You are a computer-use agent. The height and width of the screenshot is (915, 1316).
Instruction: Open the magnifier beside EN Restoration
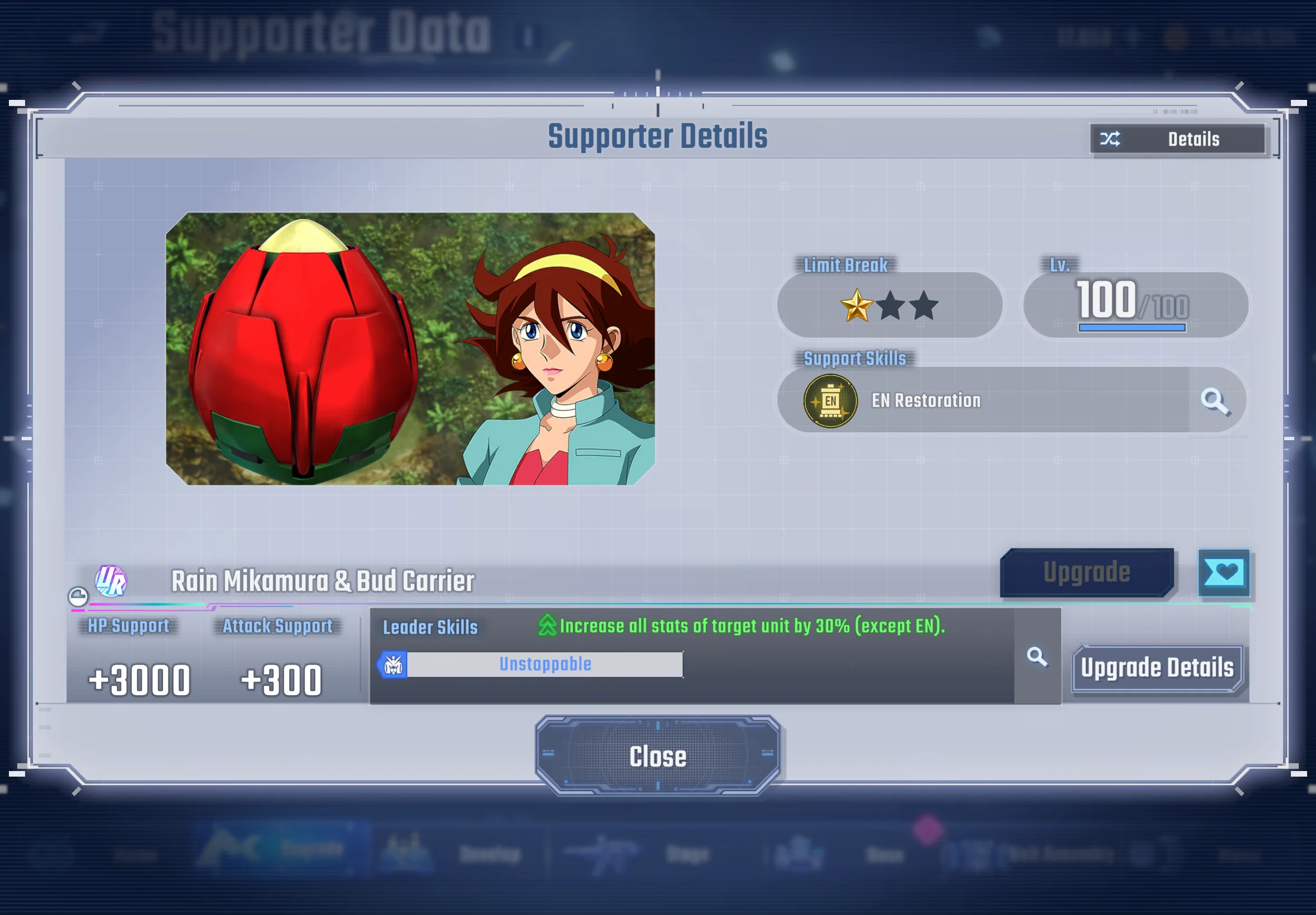point(1215,400)
